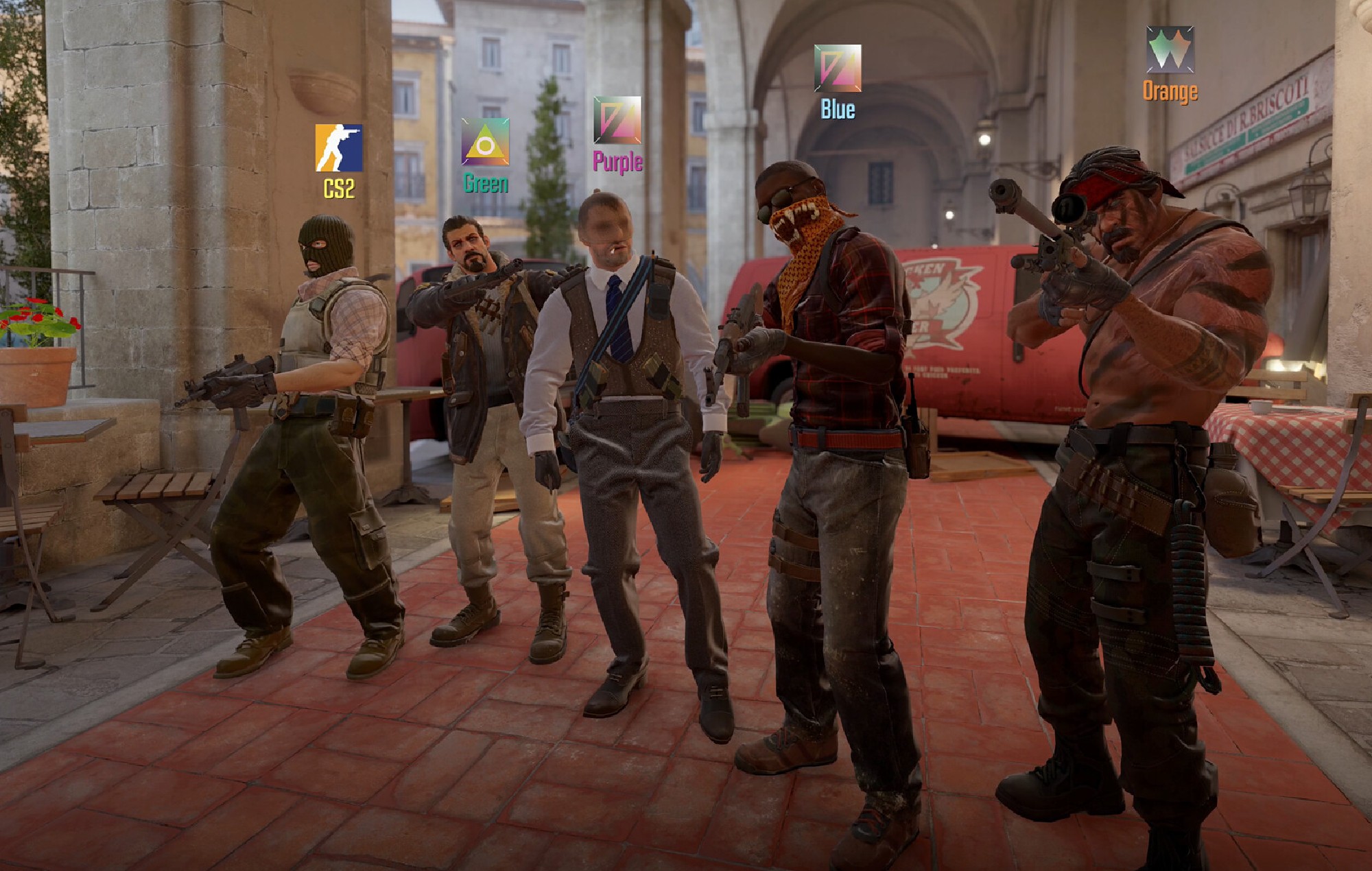The image size is (1372, 871).
Task: Select the Orange player's avatar
Action: [x=1170, y=50]
